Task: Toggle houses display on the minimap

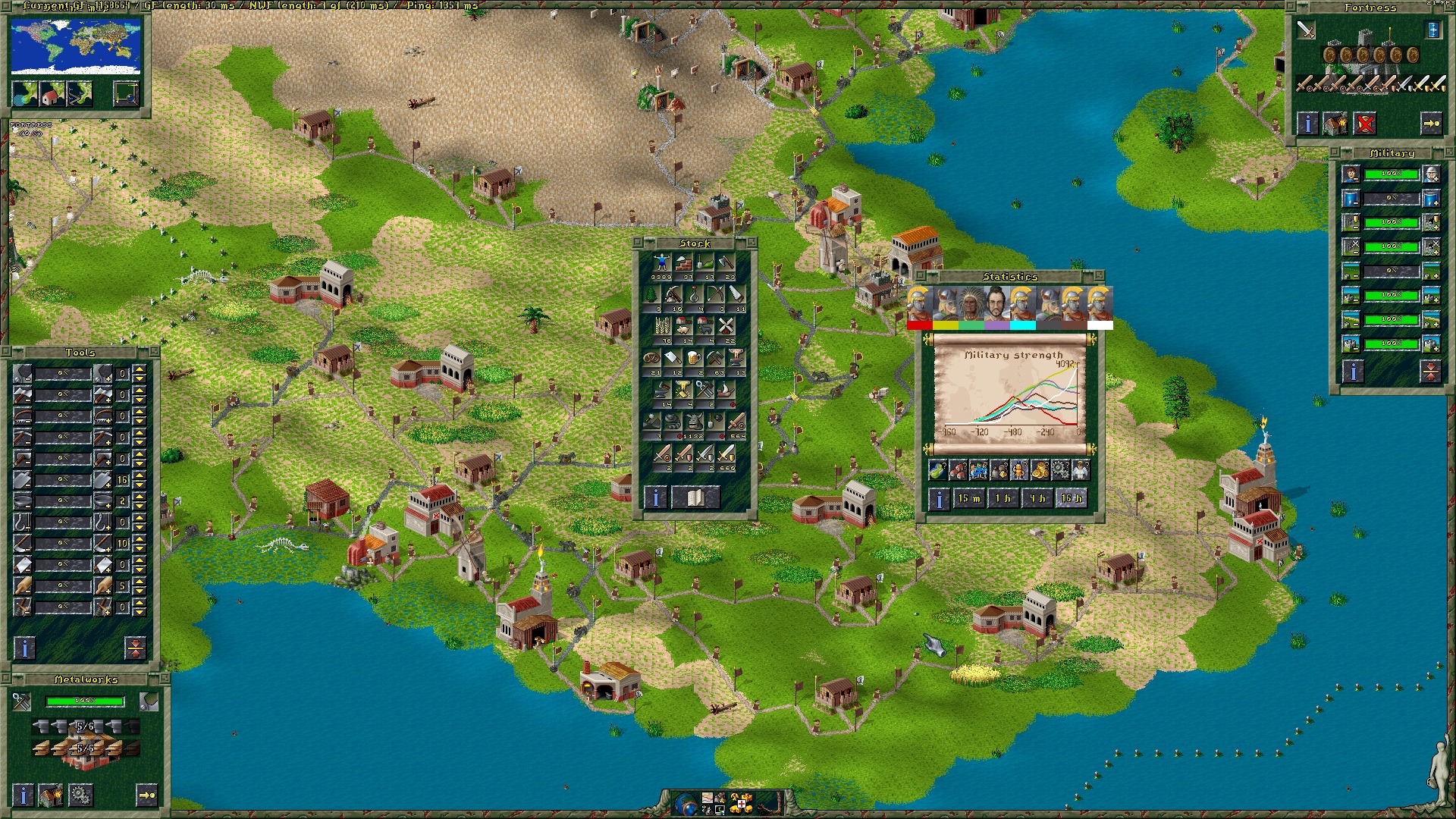Action: 52,94
